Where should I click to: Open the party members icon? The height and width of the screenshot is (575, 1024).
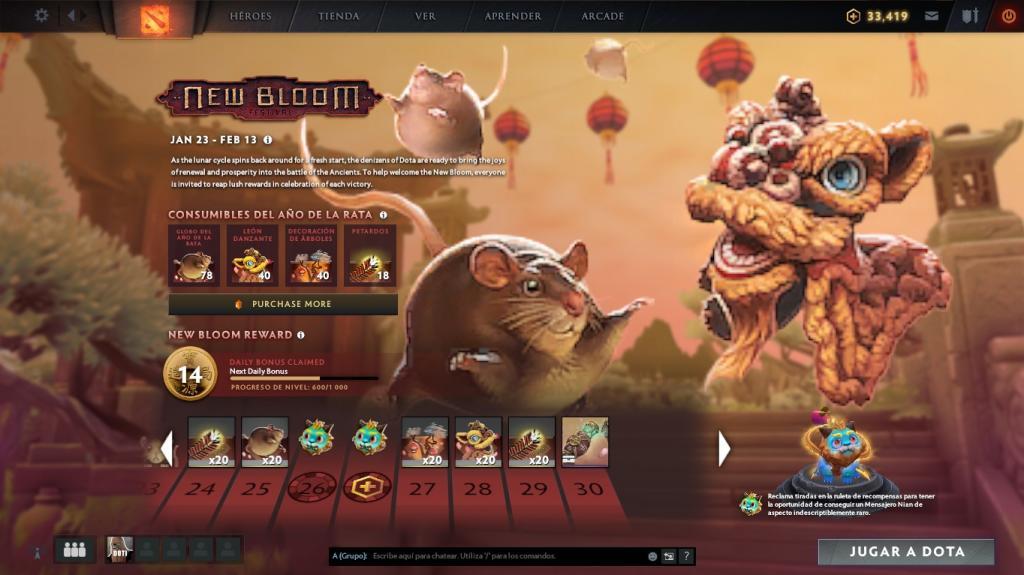coord(74,549)
